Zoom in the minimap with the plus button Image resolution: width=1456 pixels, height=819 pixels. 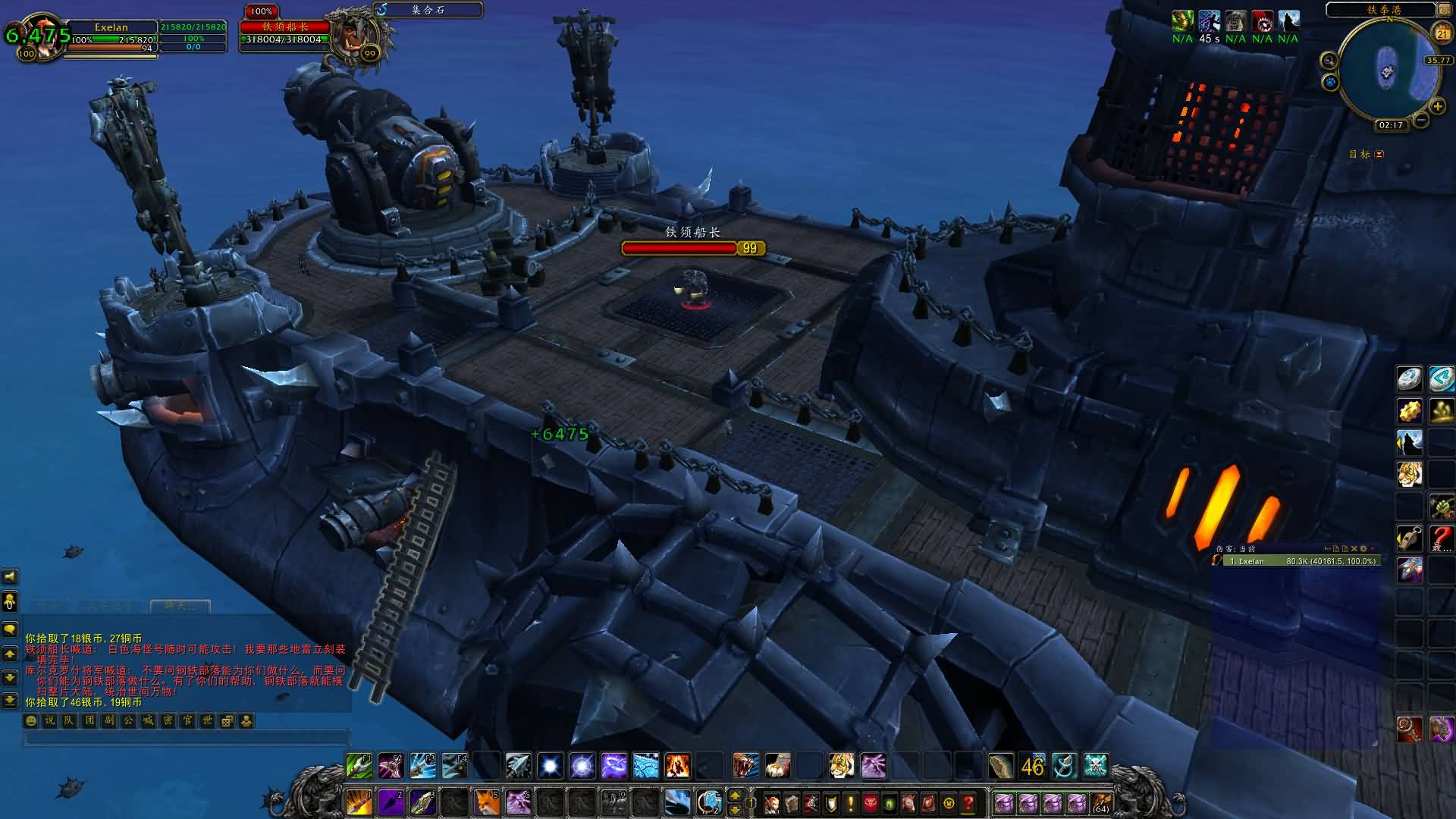pyautogui.click(x=1437, y=106)
